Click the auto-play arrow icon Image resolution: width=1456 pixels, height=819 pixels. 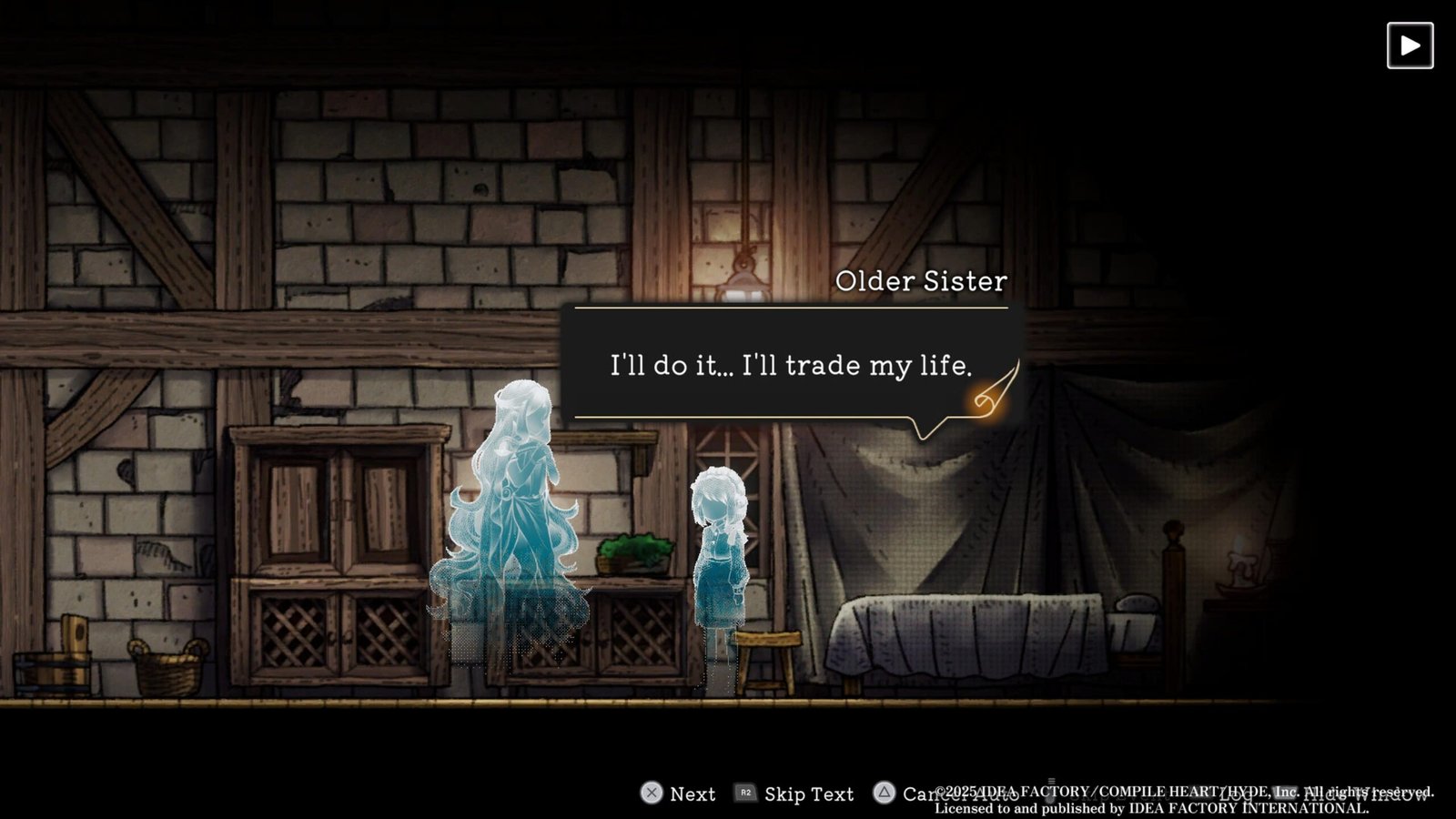1410,45
